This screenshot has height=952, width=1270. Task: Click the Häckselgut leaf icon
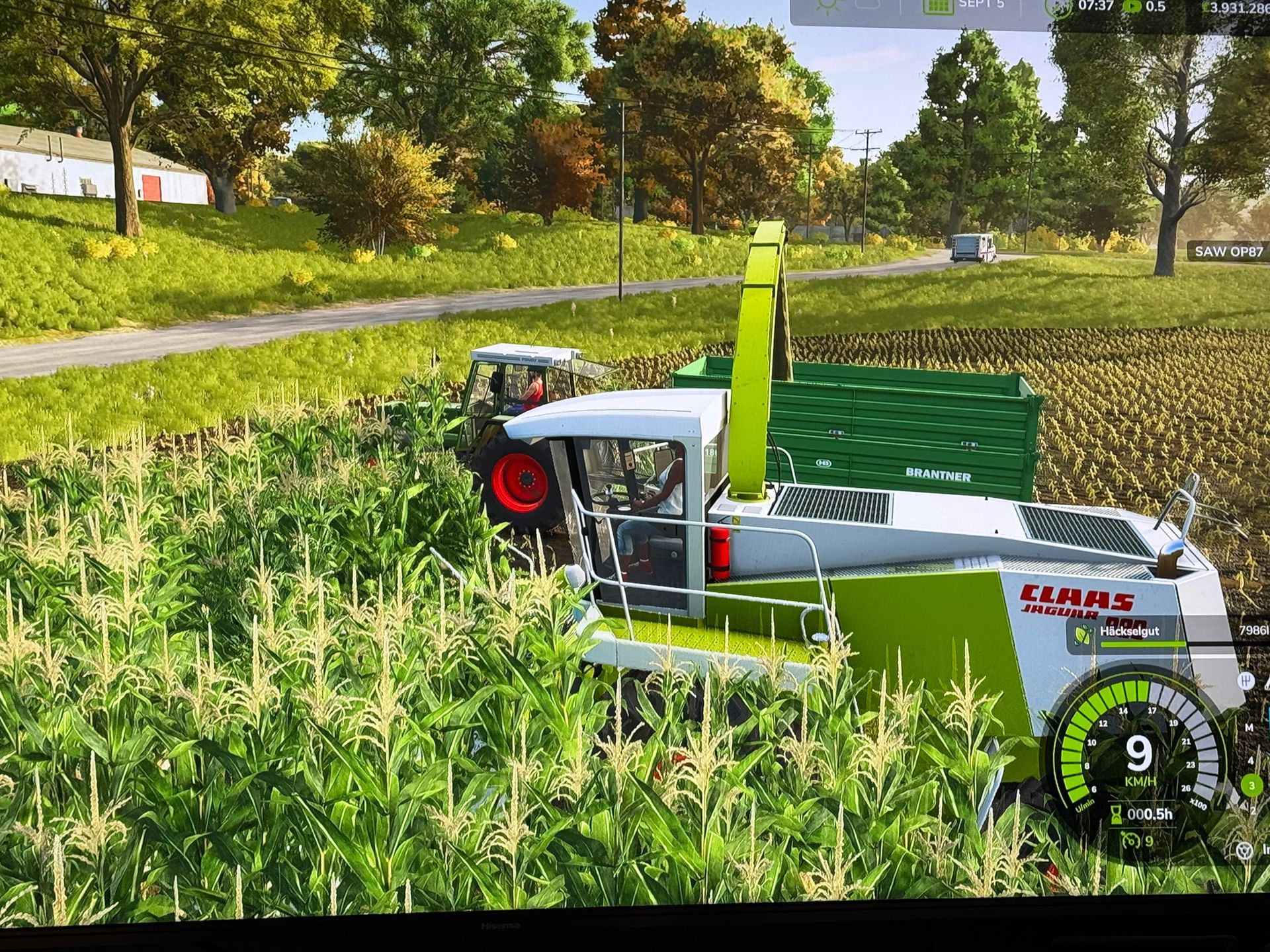(1083, 635)
